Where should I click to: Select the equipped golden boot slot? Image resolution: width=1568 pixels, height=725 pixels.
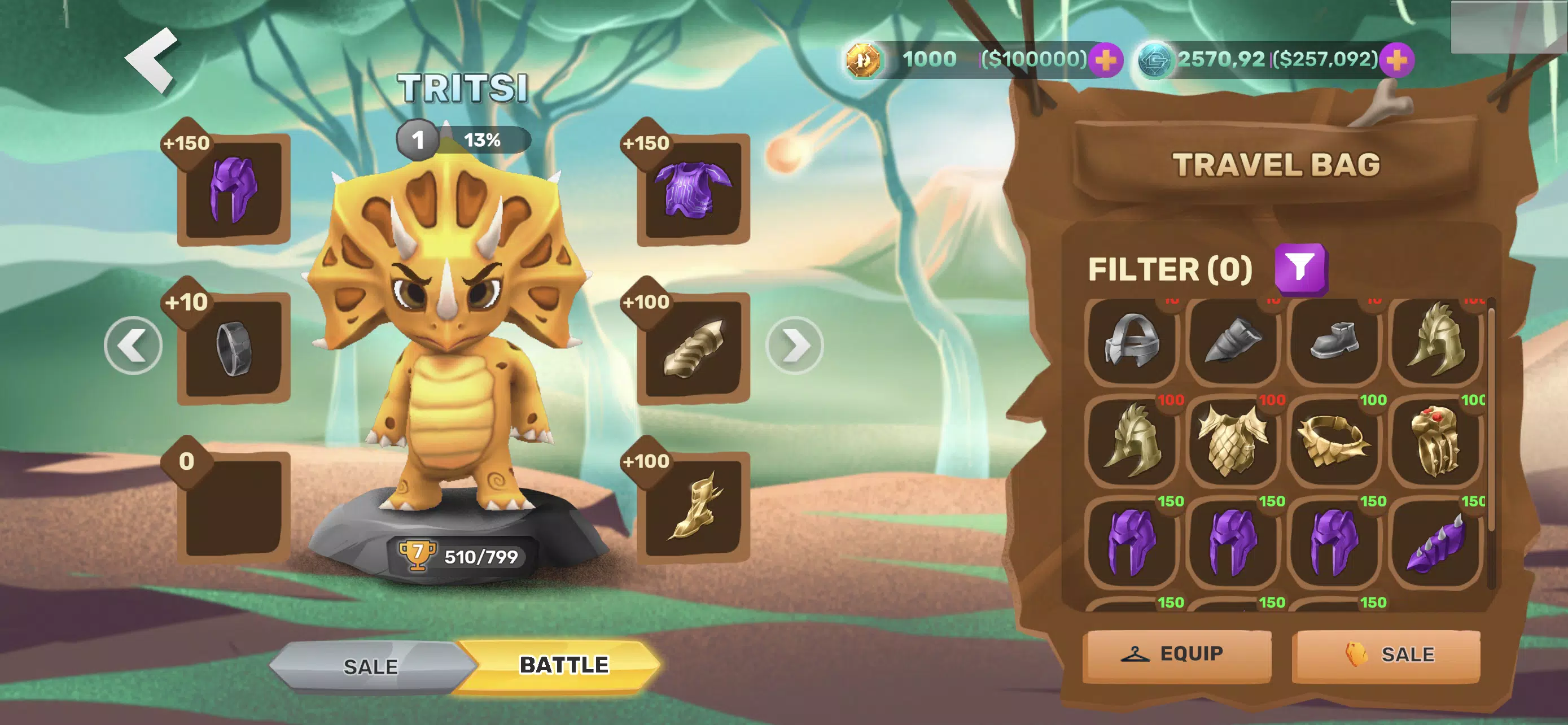pos(693,506)
